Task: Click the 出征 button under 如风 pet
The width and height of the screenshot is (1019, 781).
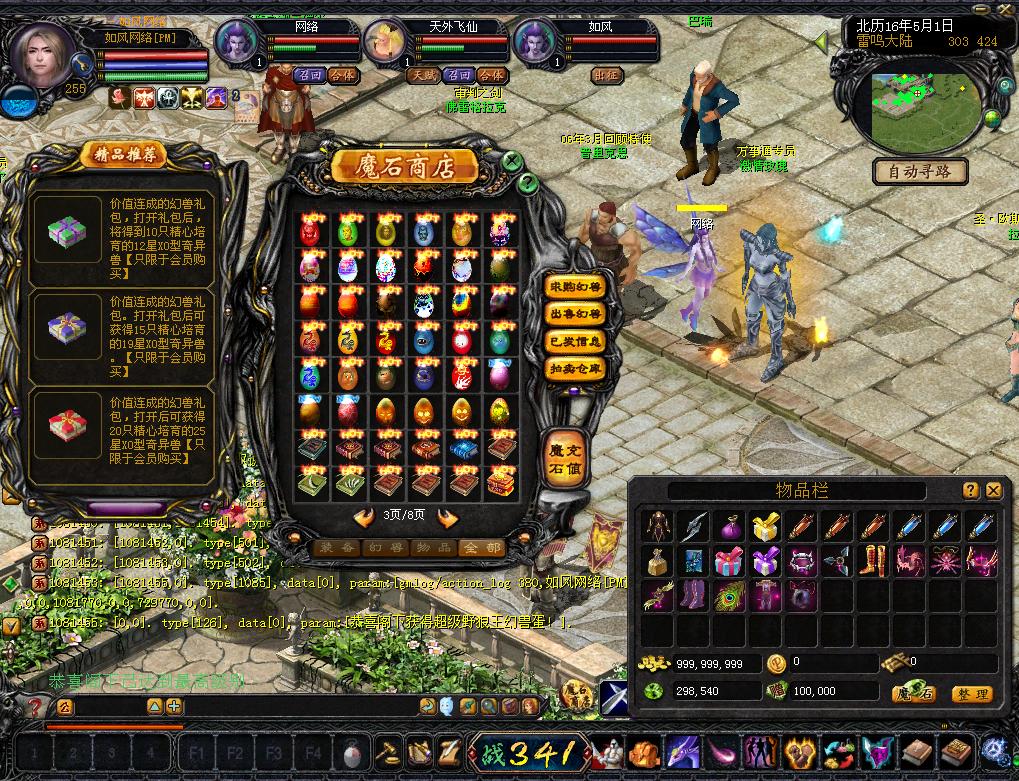Action: [x=606, y=75]
